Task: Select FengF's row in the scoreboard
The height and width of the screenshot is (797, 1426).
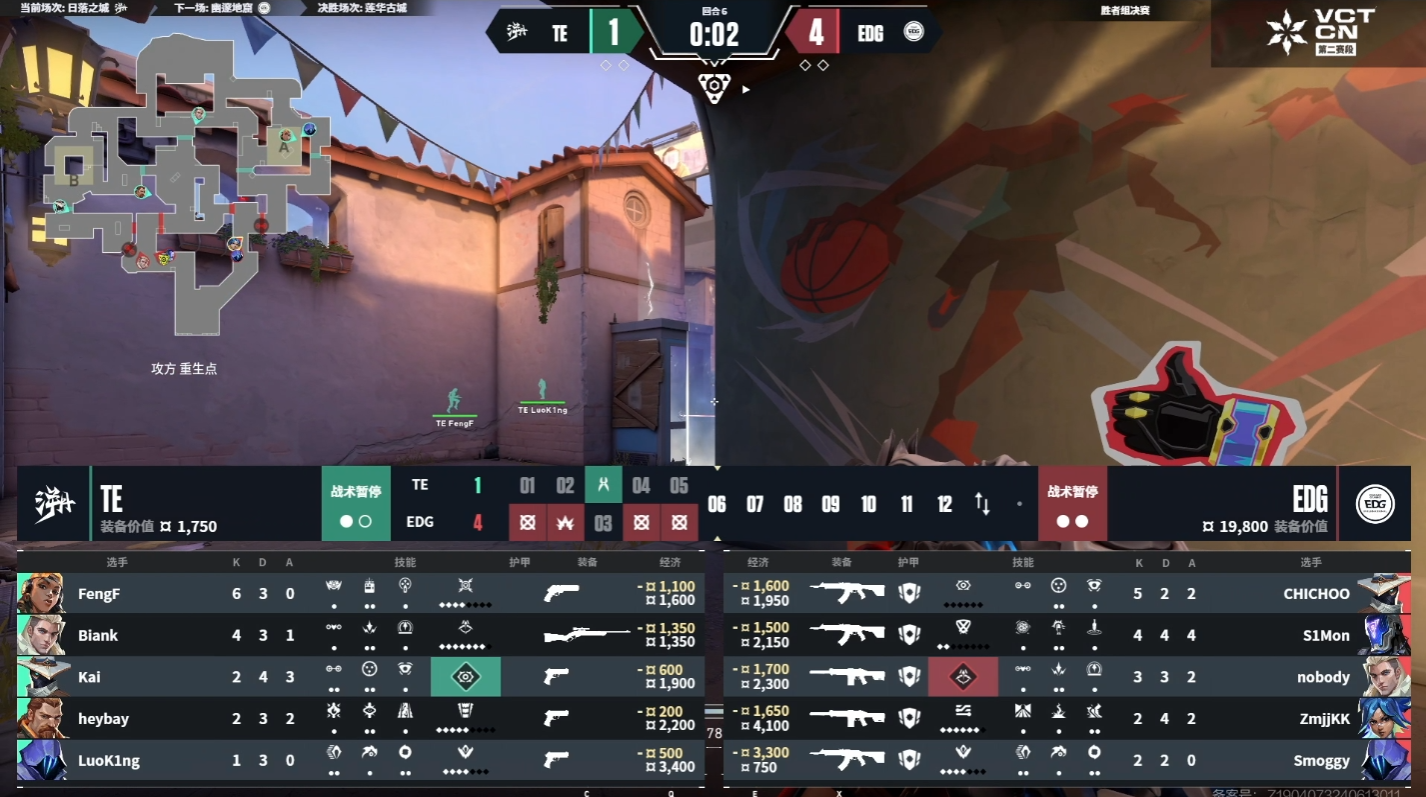Action: pyautogui.click(x=360, y=593)
